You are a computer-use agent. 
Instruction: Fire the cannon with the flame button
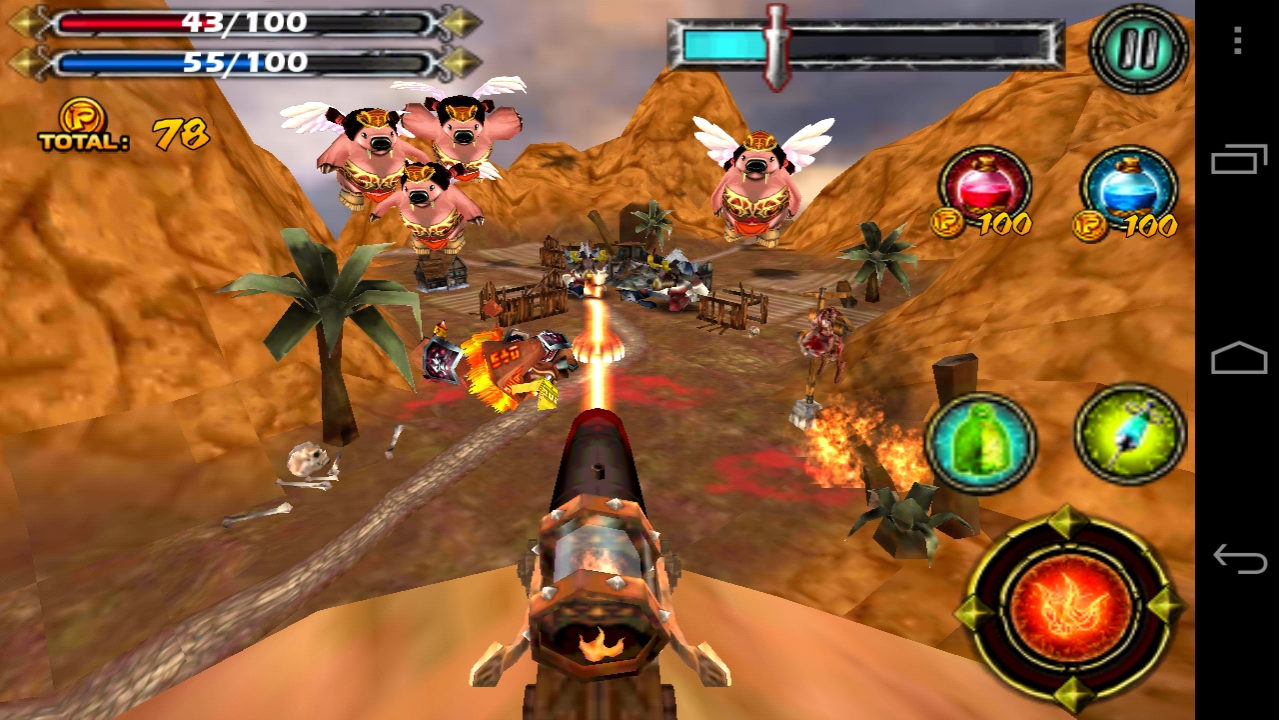point(1070,605)
